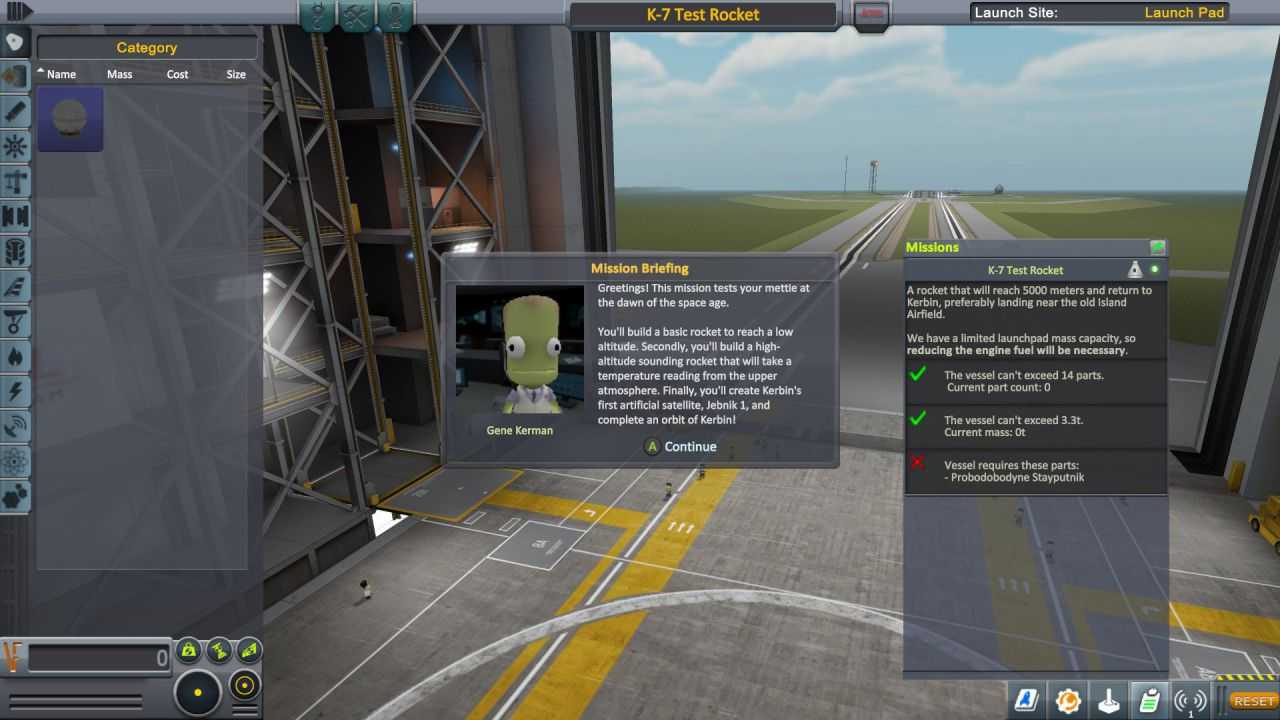Toggle the center of lift overlay
The image size is (1280, 720).
(247, 651)
